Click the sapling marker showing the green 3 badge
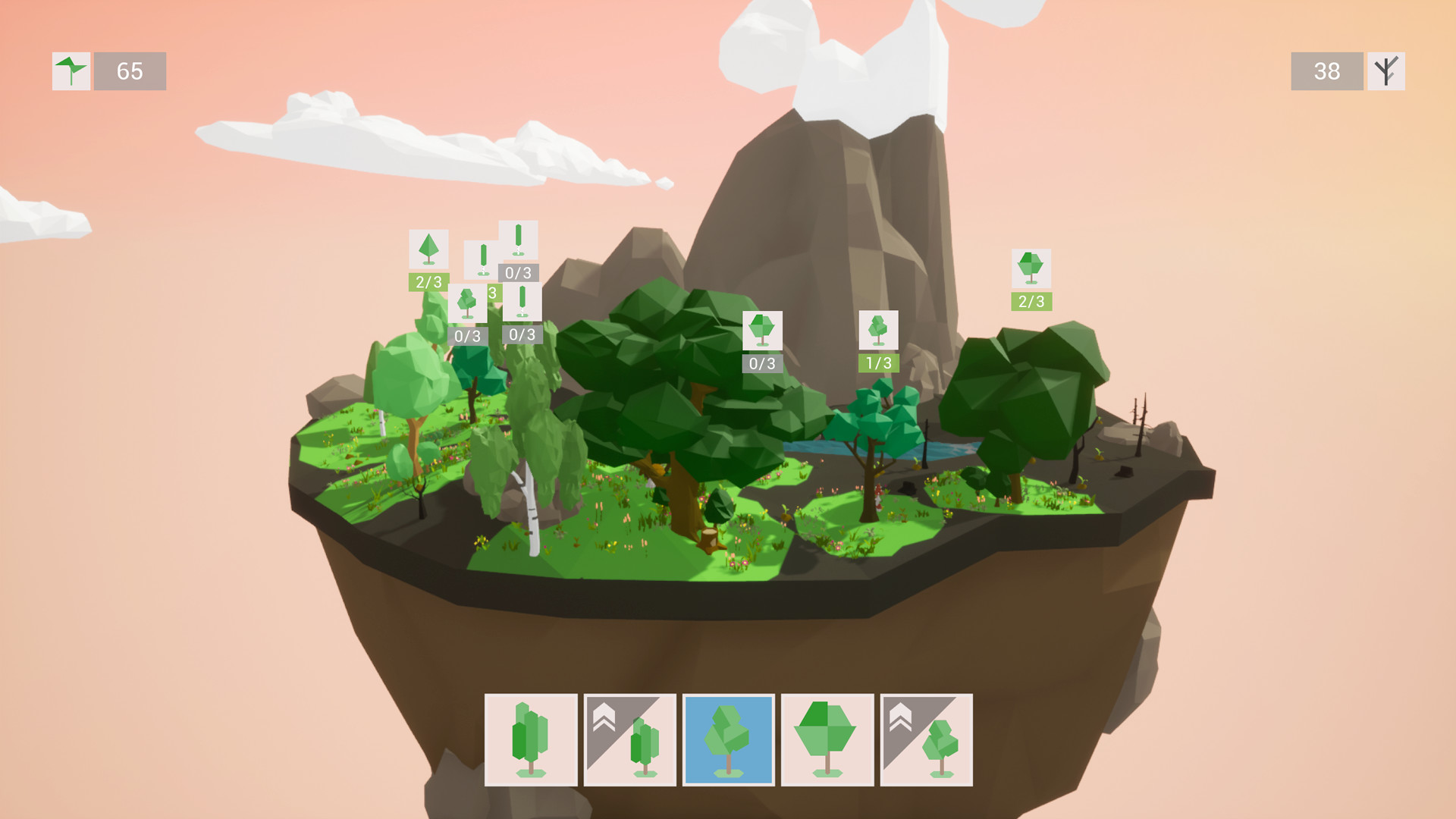The width and height of the screenshot is (1456, 819). coord(492,292)
